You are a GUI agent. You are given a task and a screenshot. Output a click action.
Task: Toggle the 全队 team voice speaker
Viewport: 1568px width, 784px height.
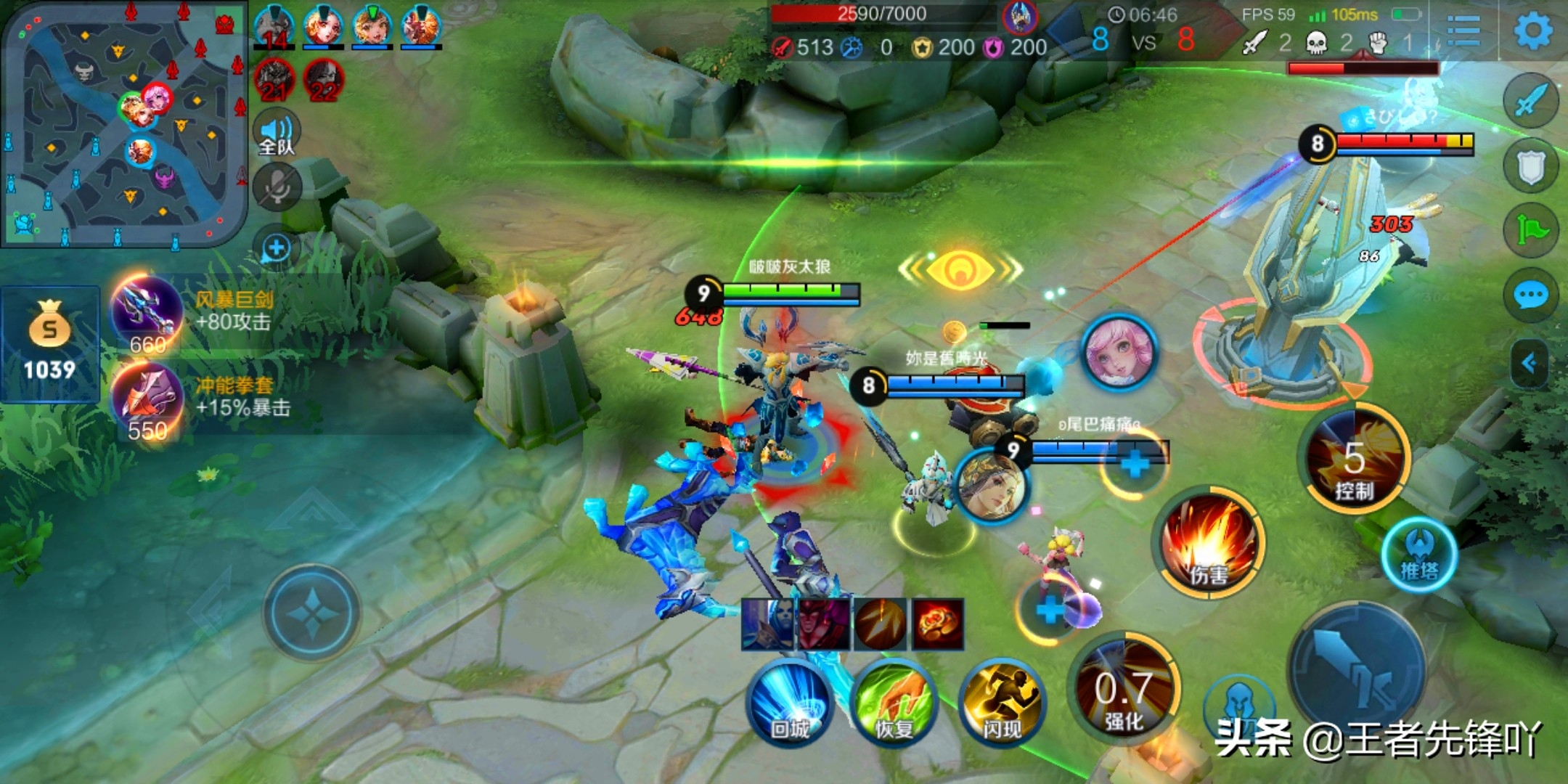(x=277, y=134)
